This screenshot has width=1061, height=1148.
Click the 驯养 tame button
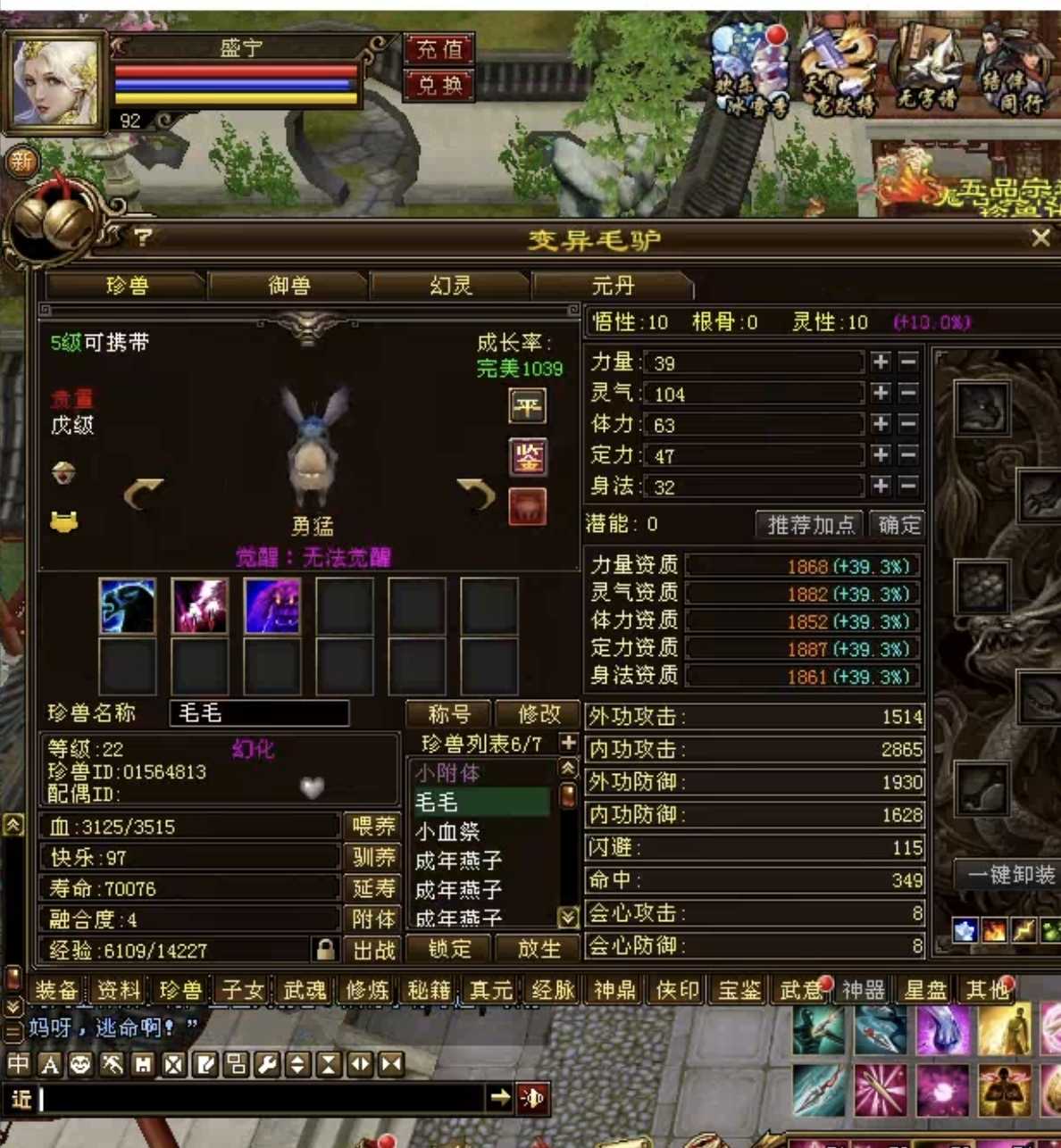pos(372,858)
